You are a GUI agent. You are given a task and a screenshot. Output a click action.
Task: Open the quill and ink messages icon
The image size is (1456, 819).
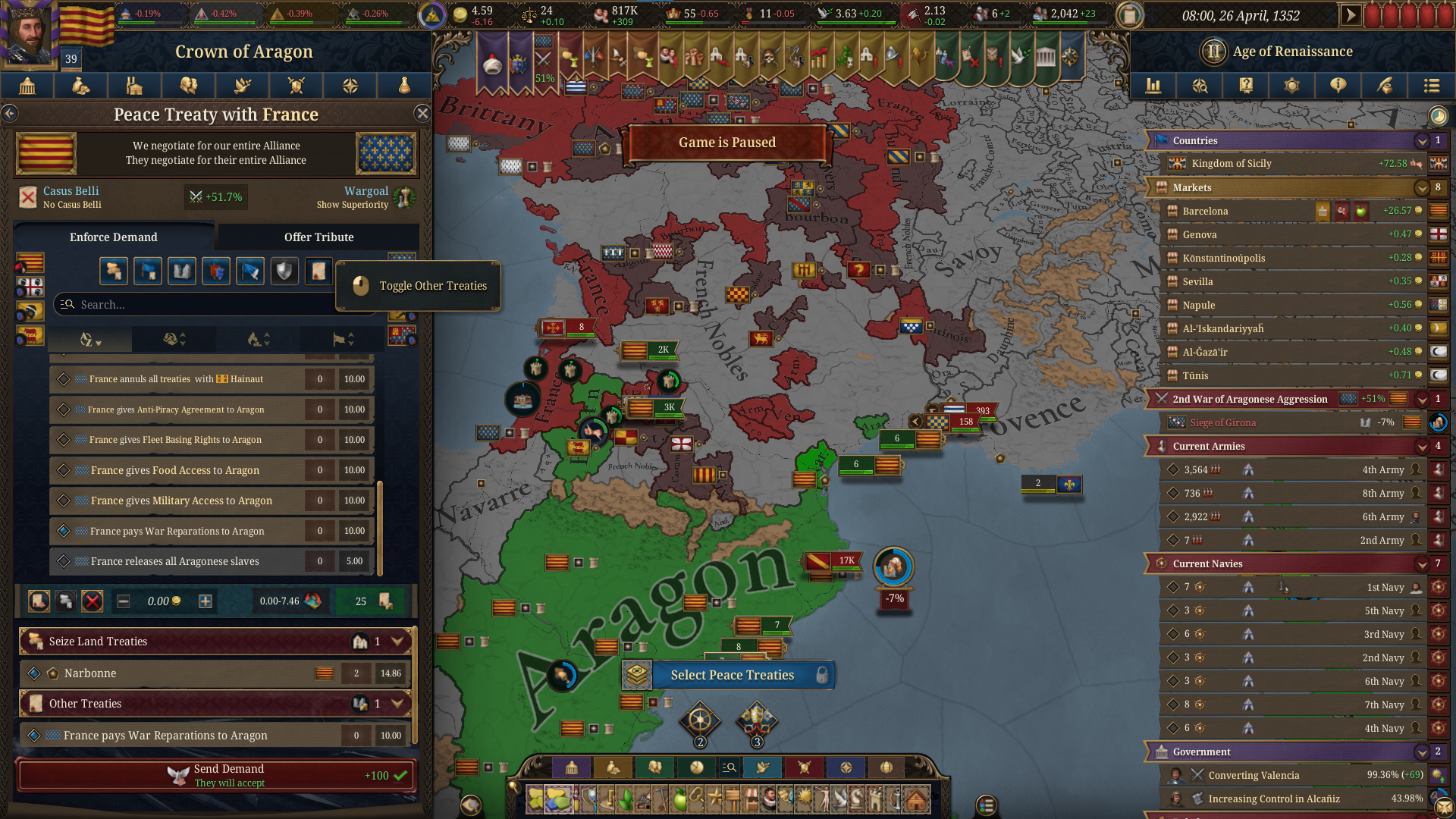coord(1385,86)
